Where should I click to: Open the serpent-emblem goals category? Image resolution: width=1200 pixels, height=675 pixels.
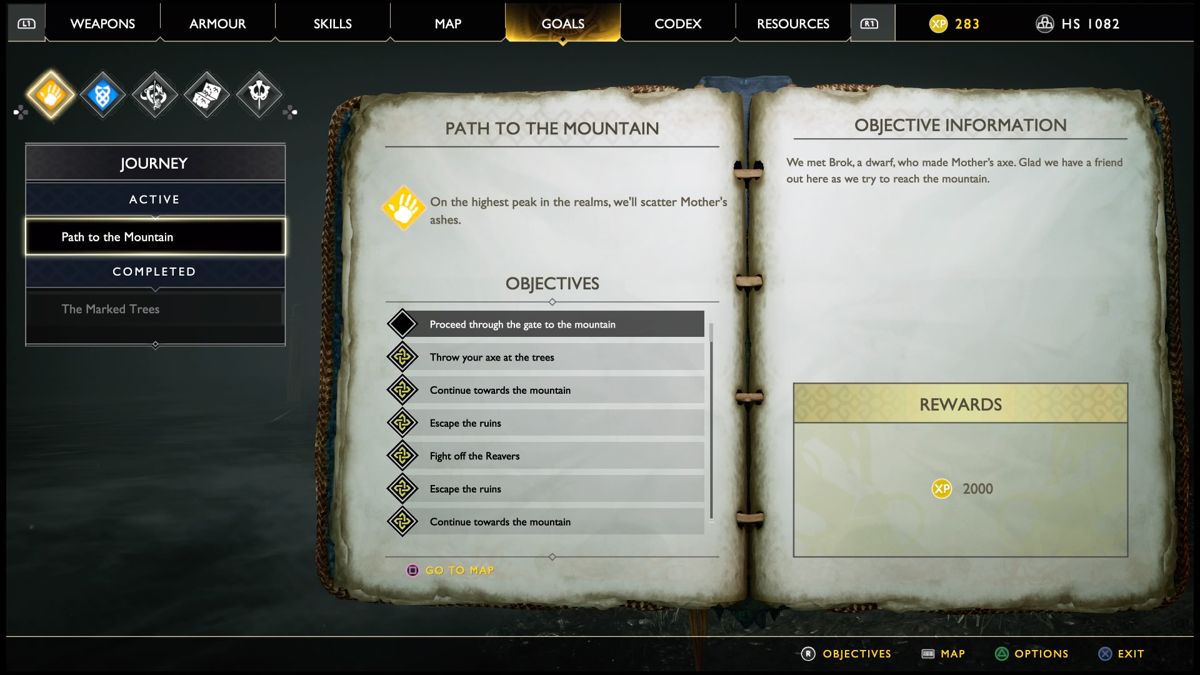[155, 96]
